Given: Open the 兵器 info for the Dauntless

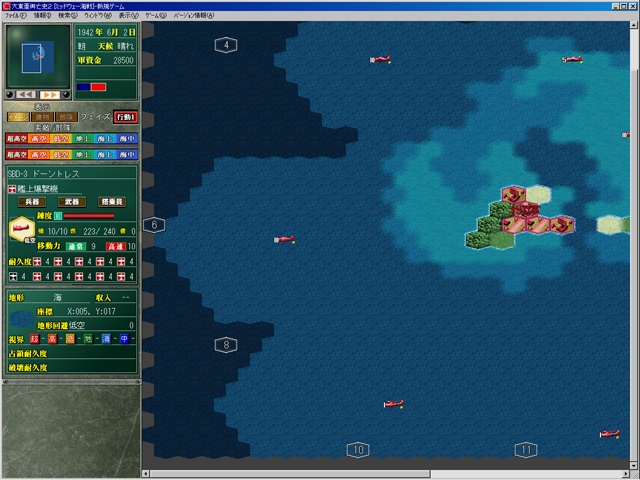Looking at the screenshot, I should (x=31, y=202).
